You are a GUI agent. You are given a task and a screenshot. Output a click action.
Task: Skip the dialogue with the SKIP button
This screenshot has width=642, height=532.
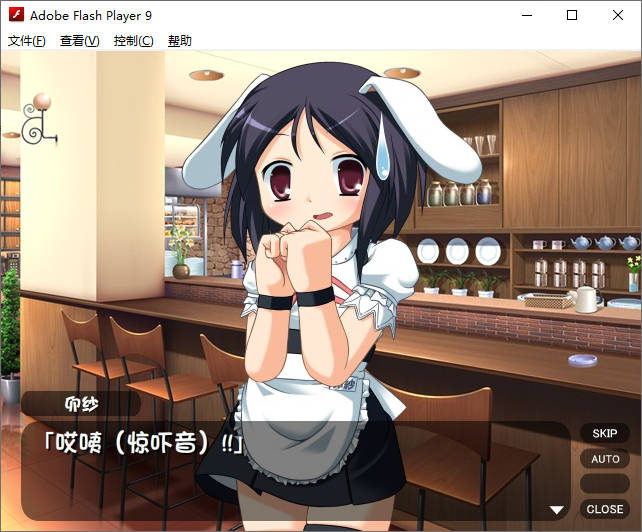(604, 434)
